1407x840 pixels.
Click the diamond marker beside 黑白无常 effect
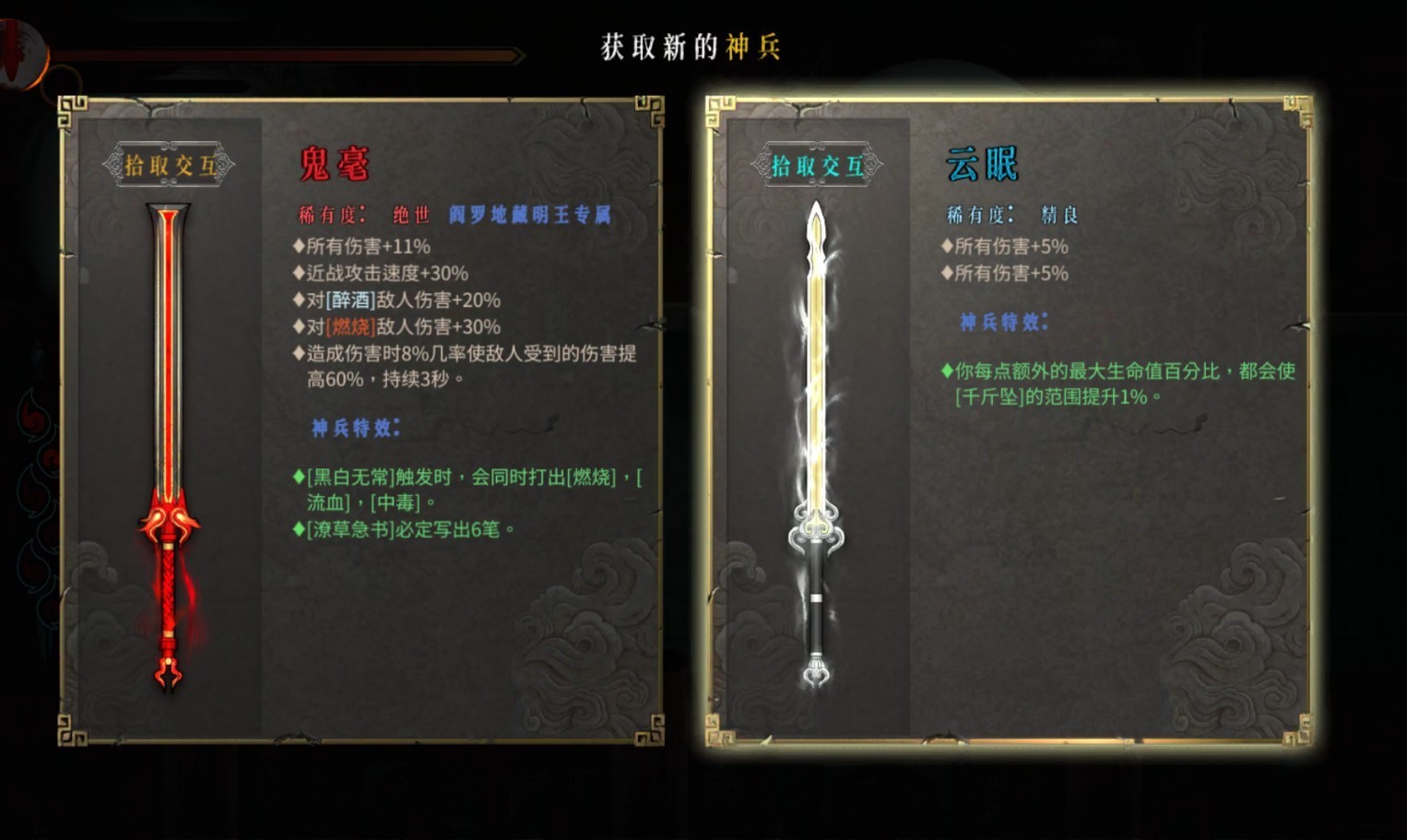pos(298,477)
